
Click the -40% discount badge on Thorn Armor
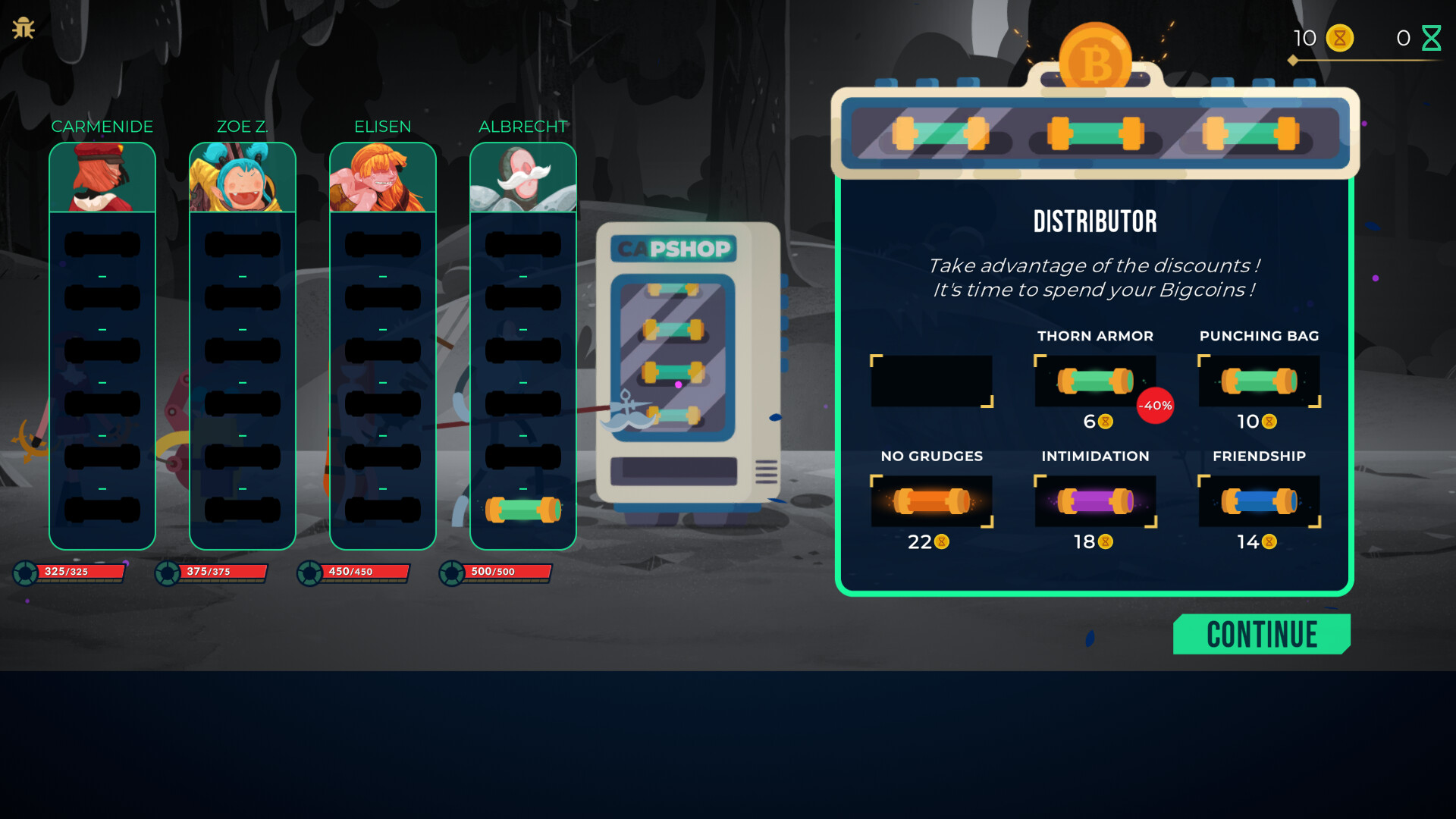pyautogui.click(x=1154, y=406)
